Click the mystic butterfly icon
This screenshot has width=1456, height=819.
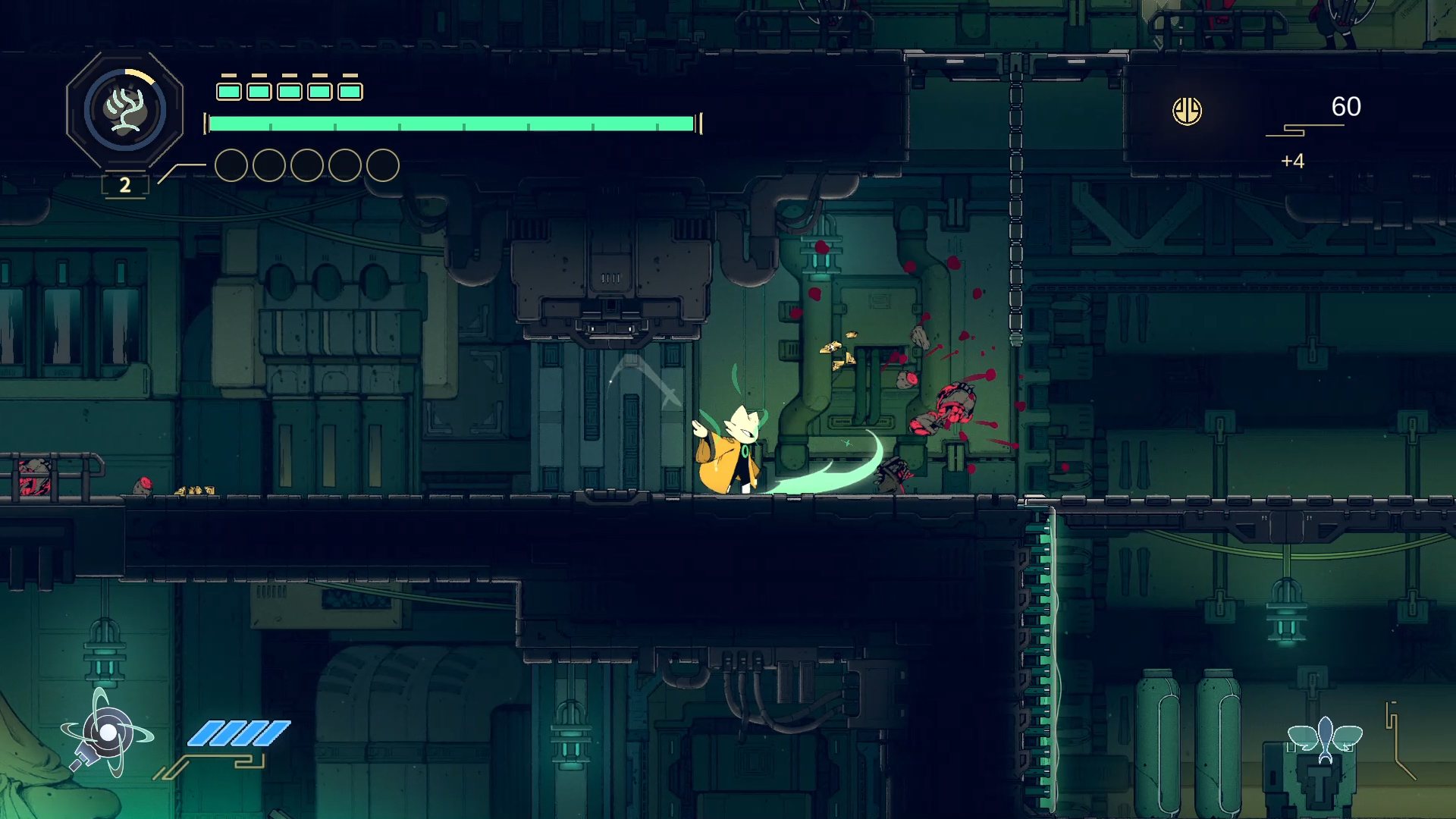[1325, 738]
